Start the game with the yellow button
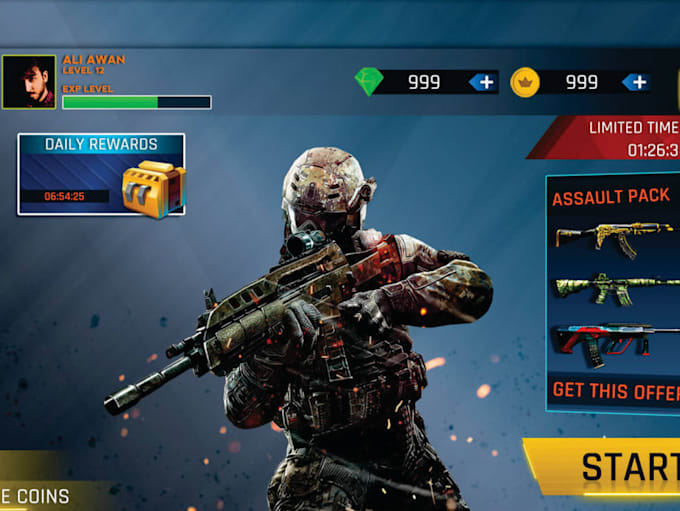This screenshot has width=680, height=511. tap(610, 467)
